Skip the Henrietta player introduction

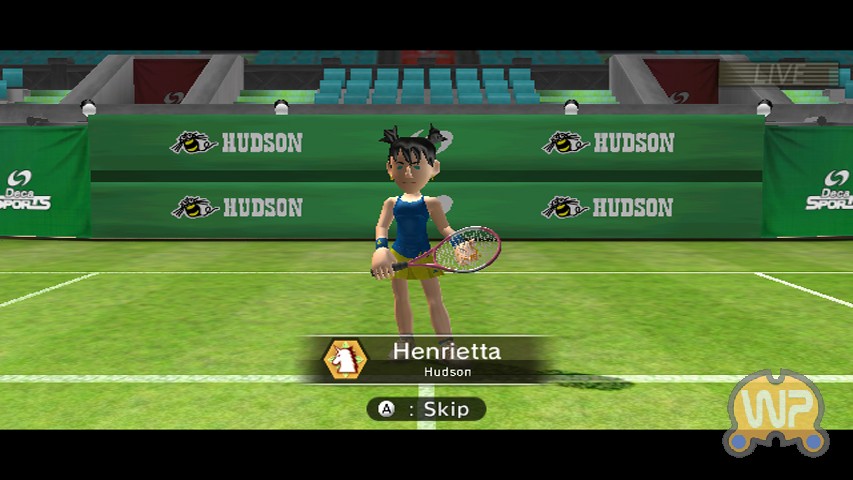click(x=426, y=409)
